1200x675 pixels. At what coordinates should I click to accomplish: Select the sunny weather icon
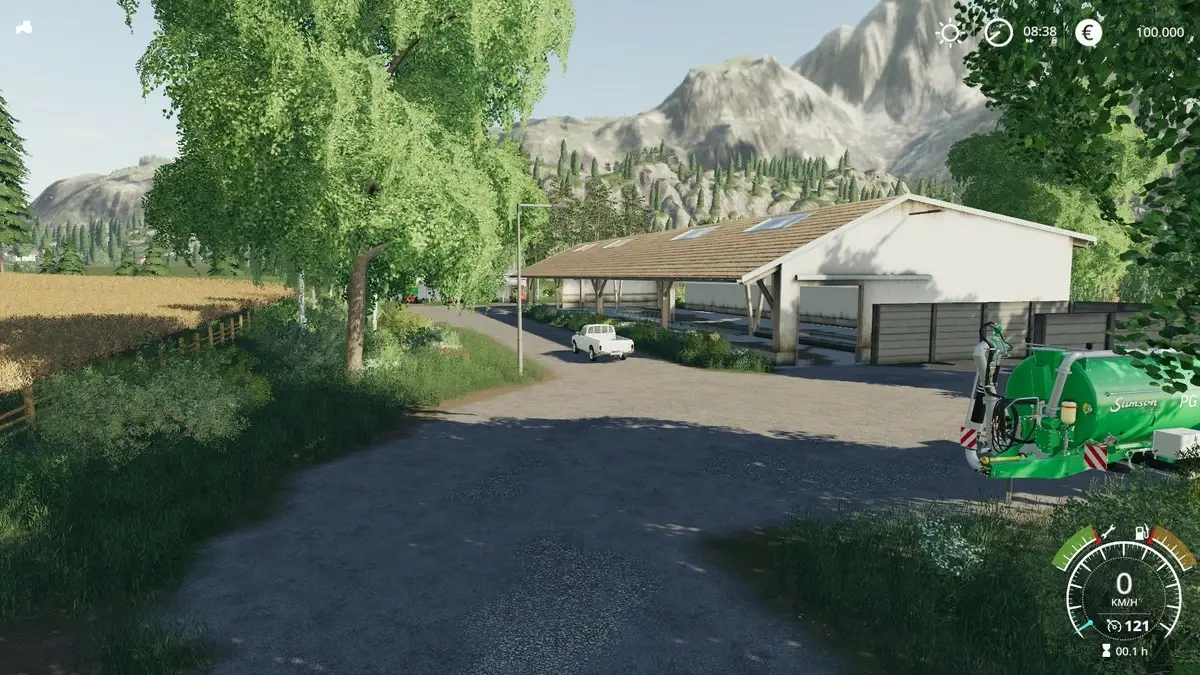949,32
